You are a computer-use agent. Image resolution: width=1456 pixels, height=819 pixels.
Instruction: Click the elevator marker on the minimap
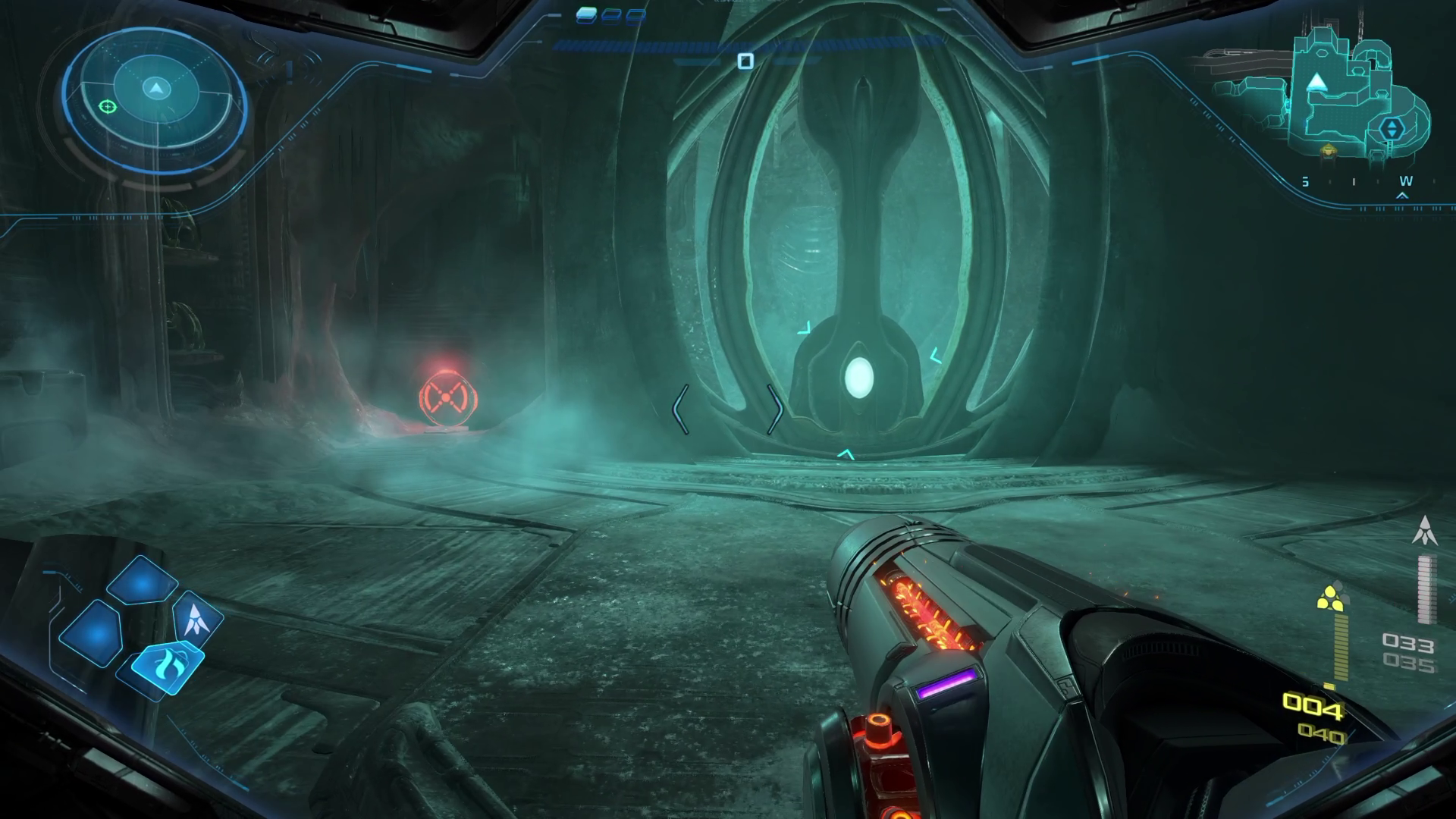[1392, 128]
